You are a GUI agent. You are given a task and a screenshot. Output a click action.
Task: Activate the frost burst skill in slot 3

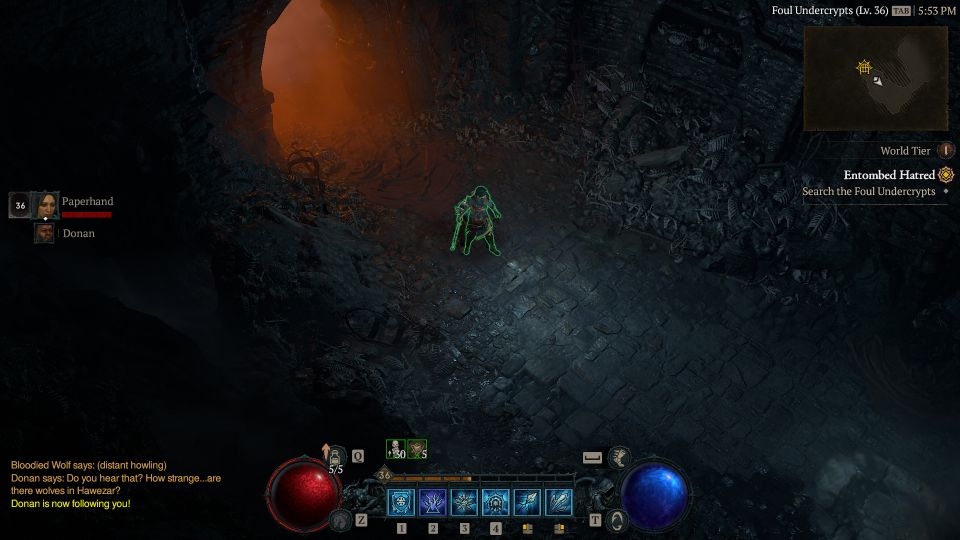(x=464, y=502)
